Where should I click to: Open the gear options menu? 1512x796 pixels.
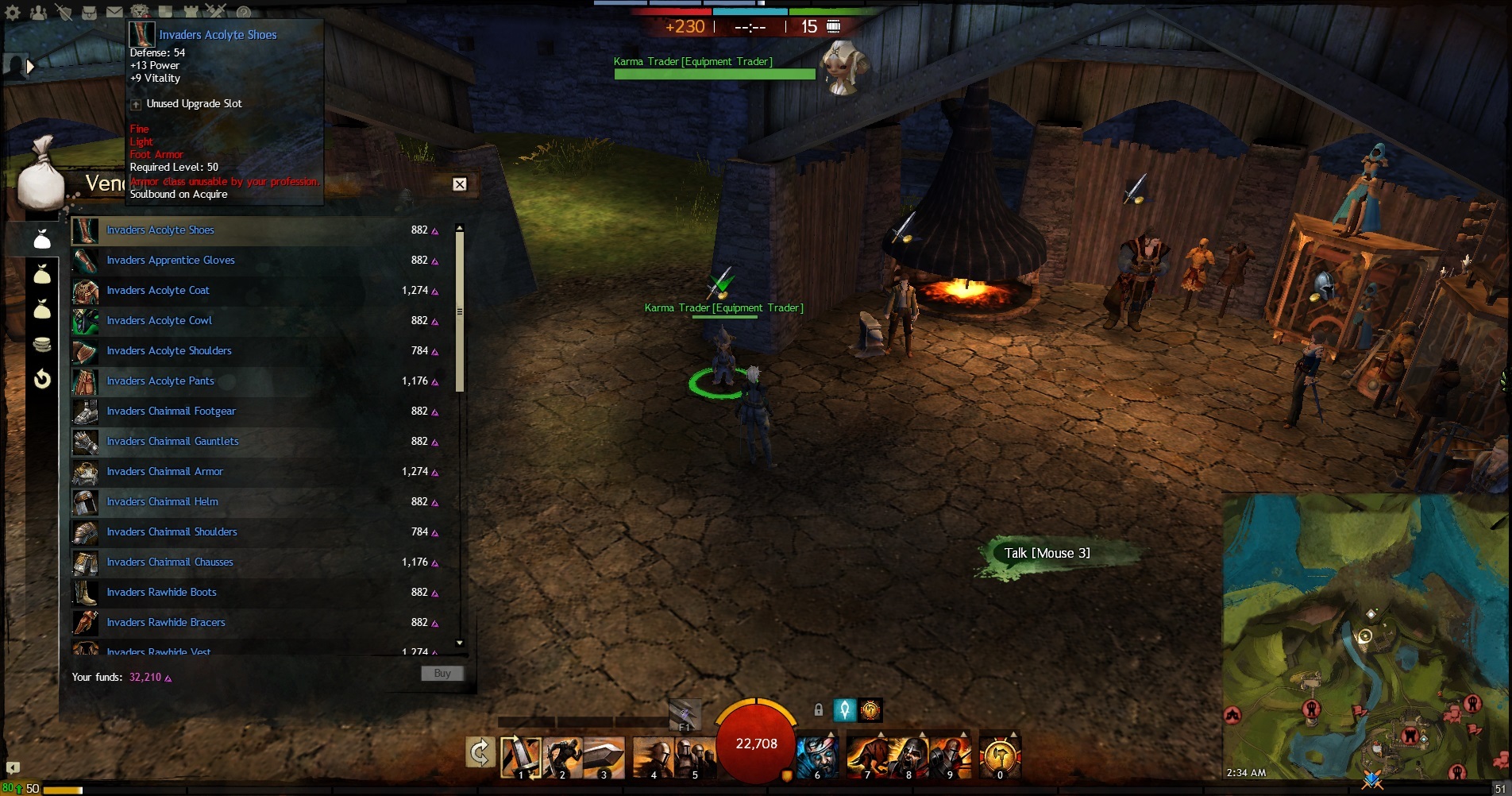13,12
